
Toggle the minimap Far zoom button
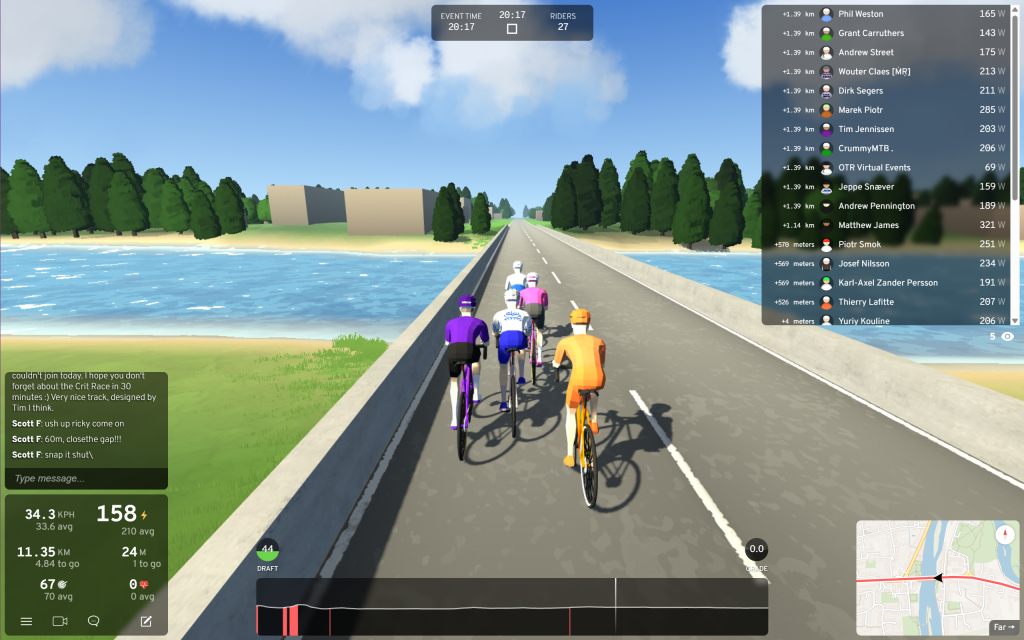pos(1002,627)
